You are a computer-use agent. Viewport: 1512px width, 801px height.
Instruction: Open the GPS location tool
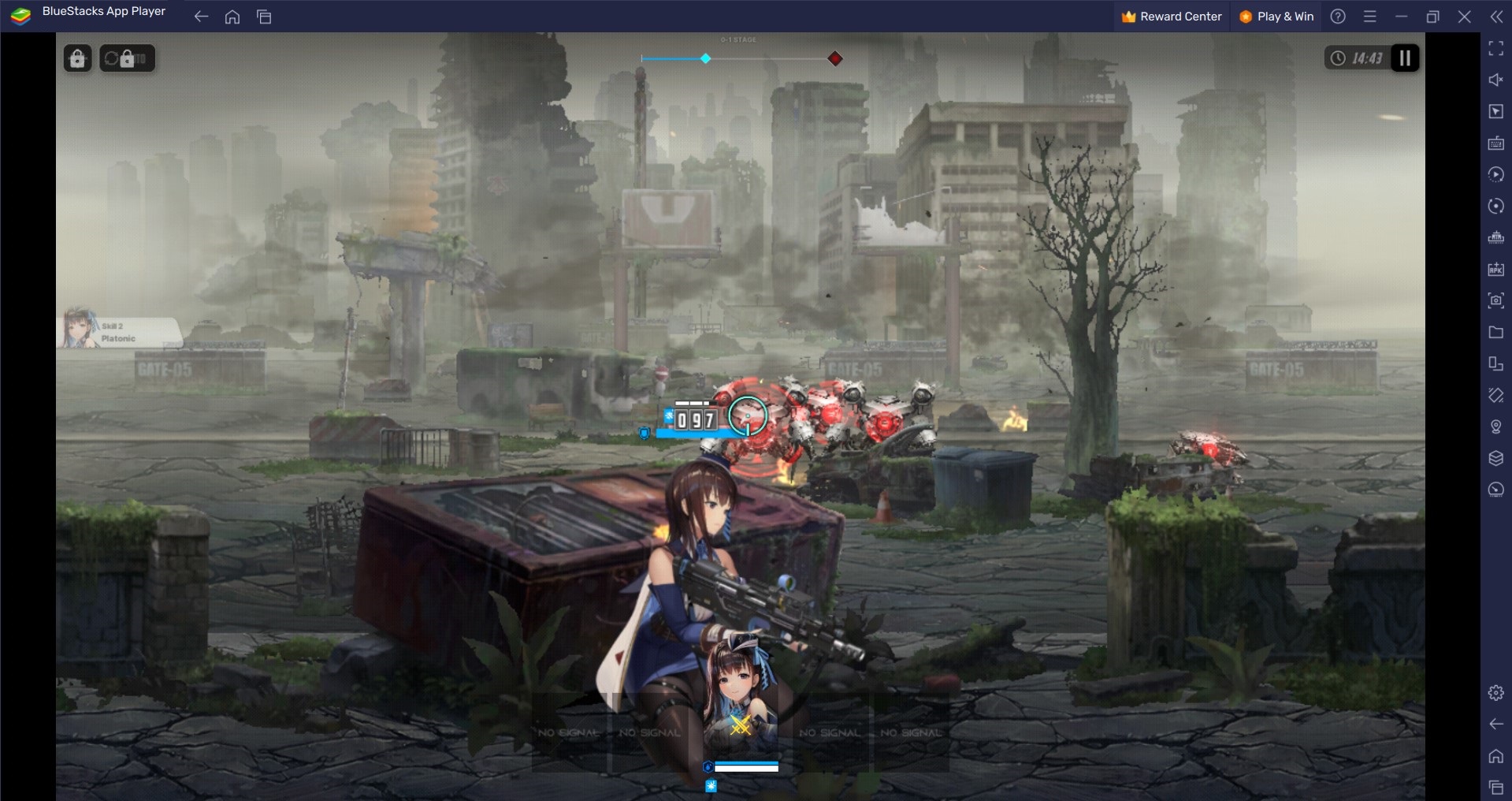point(1495,427)
